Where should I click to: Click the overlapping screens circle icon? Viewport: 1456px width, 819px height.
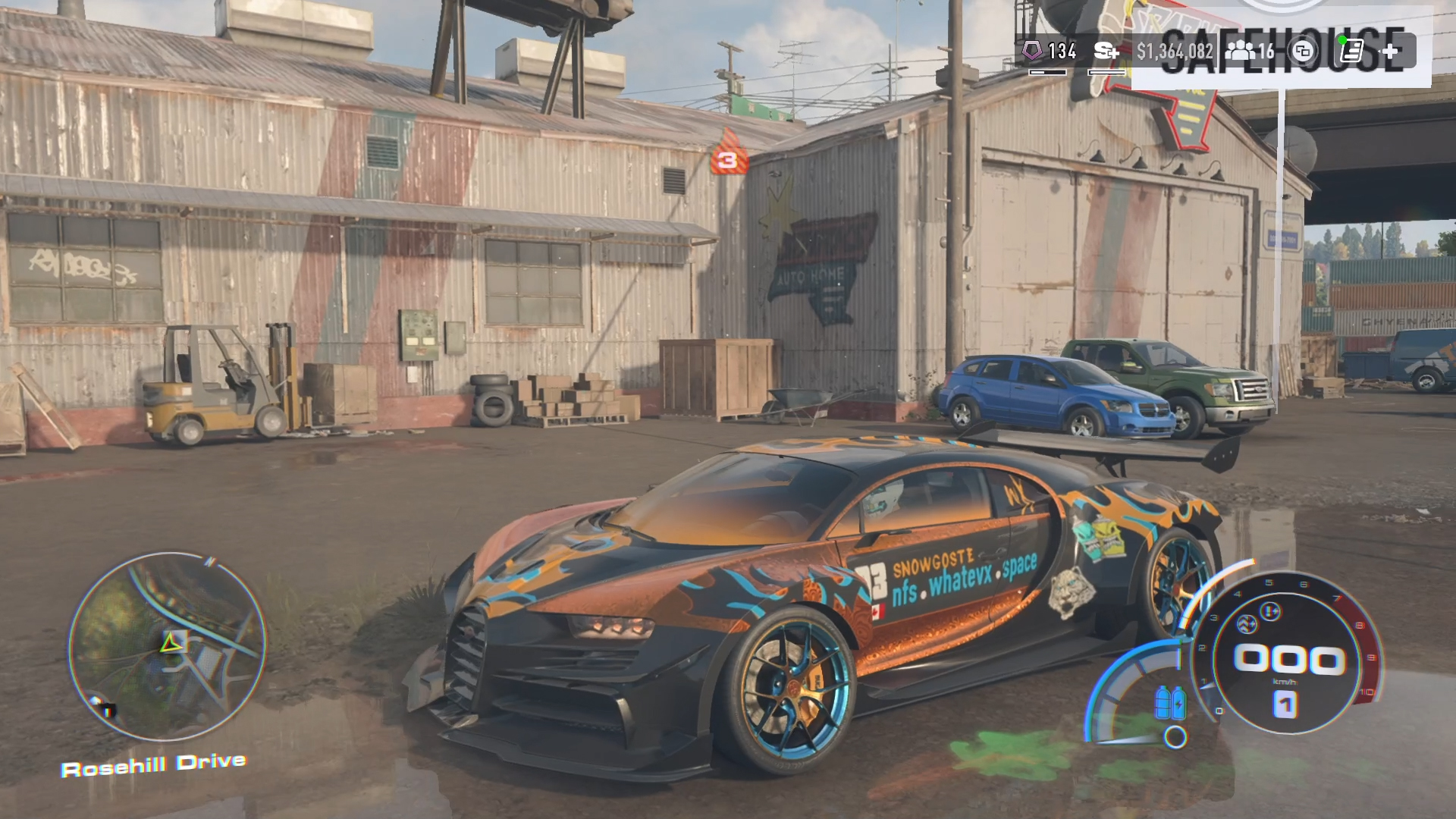coord(1303,52)
